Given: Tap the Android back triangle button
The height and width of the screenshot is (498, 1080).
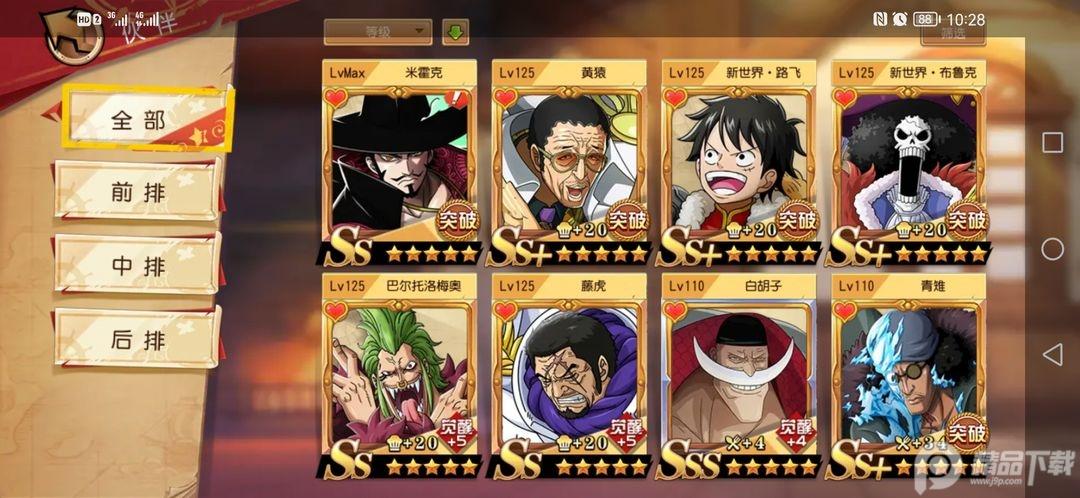Looking at the screenshot, I should click(x=1052, y=353).
